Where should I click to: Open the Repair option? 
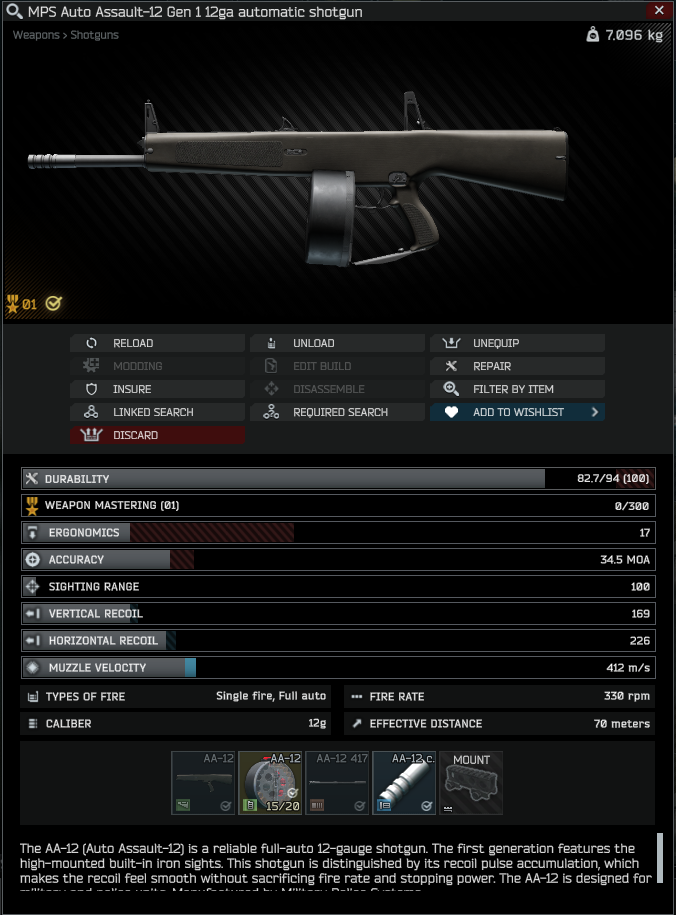coord(517,366)
